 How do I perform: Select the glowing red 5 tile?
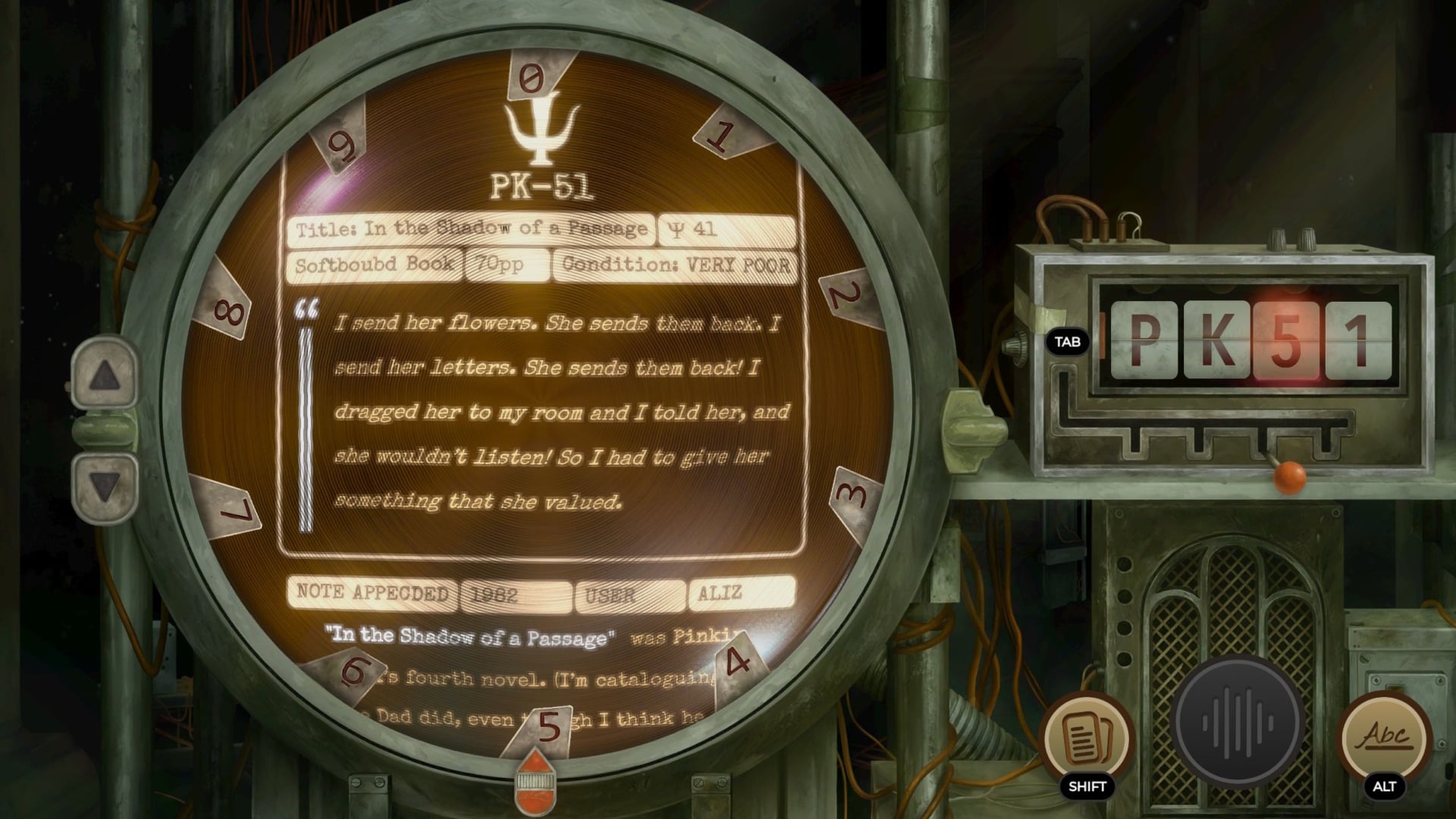[x=1286, y=340]
